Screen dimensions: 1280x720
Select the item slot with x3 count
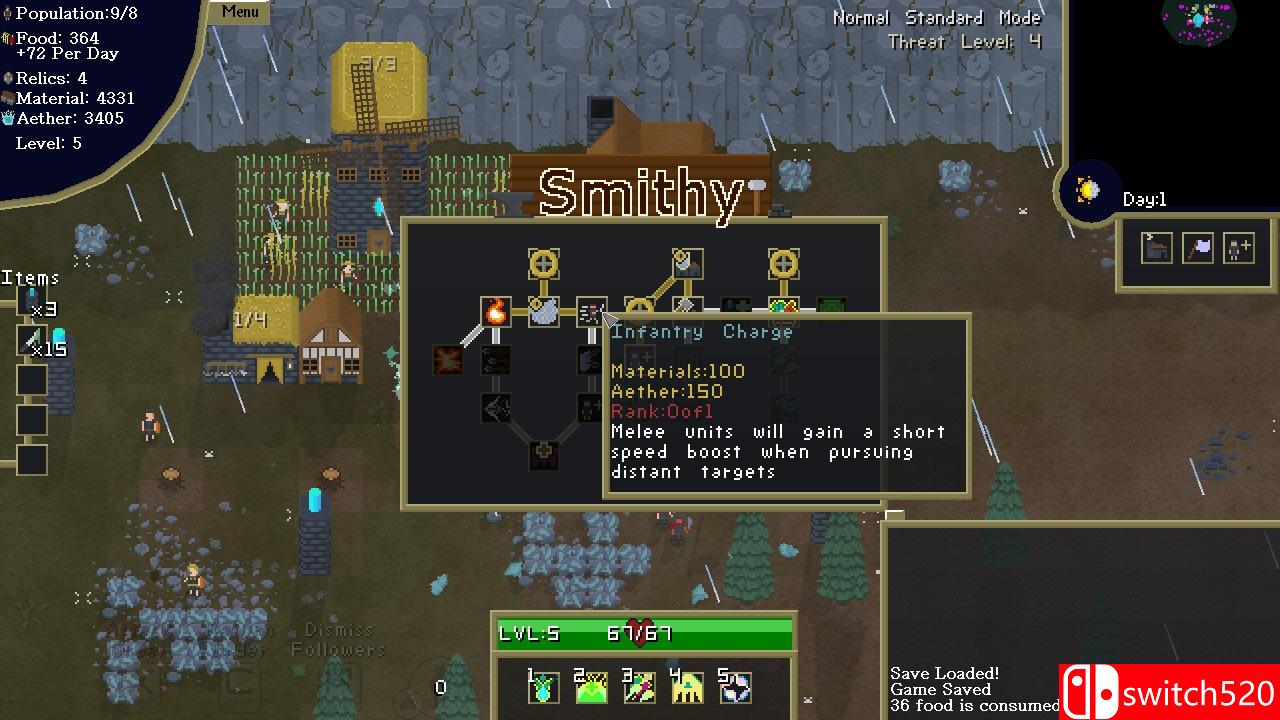coord(32,300)
